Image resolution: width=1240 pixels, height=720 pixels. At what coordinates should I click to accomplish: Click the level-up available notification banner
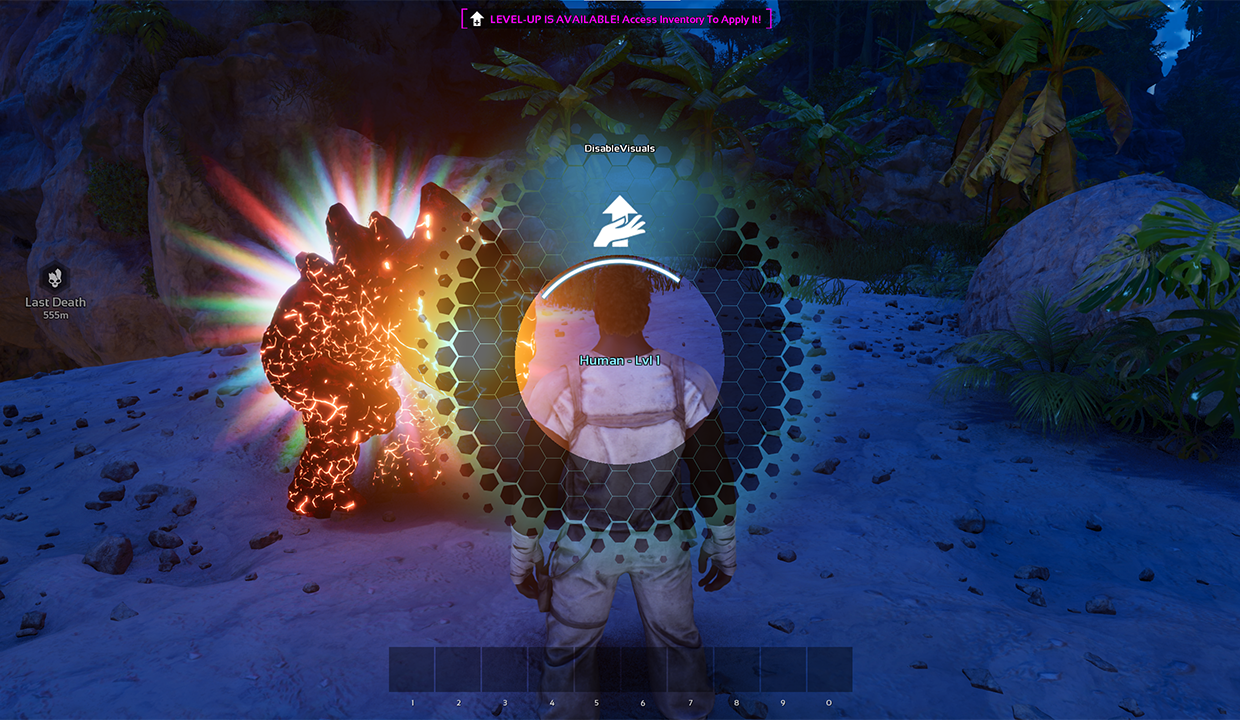[x=618, y=19]
